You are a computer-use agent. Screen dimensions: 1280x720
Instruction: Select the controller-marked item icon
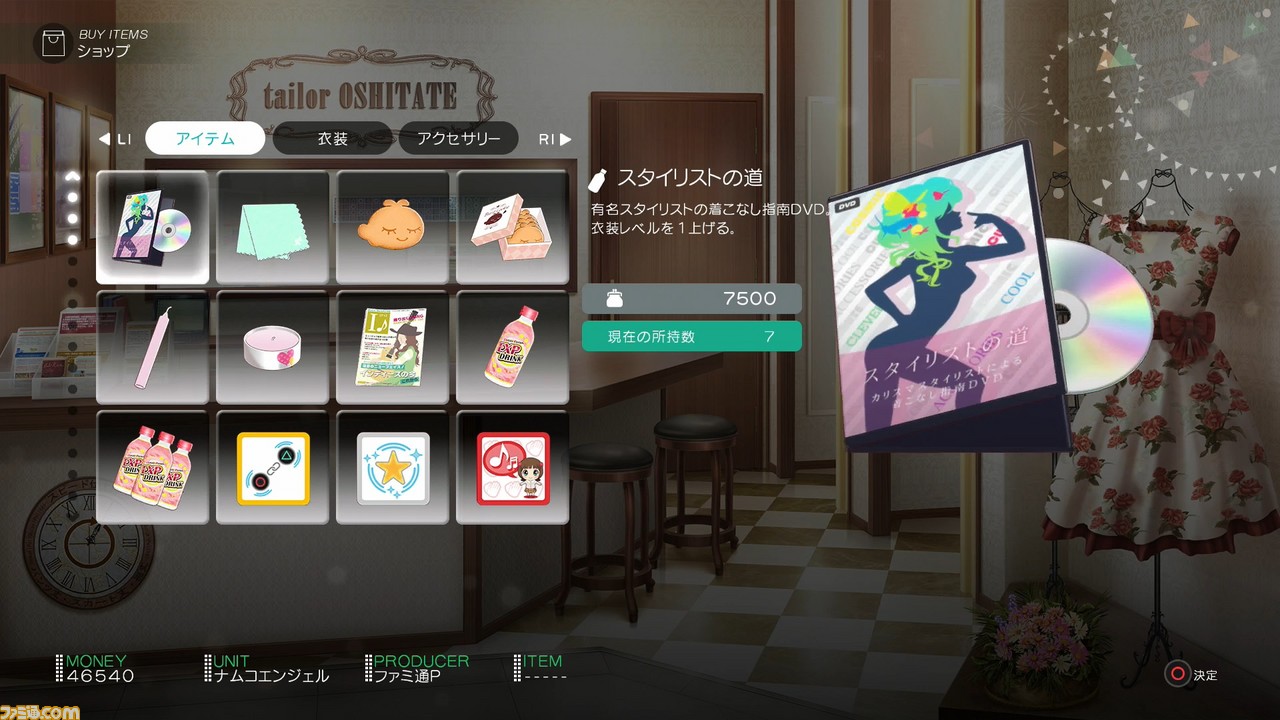click(272, 467)
